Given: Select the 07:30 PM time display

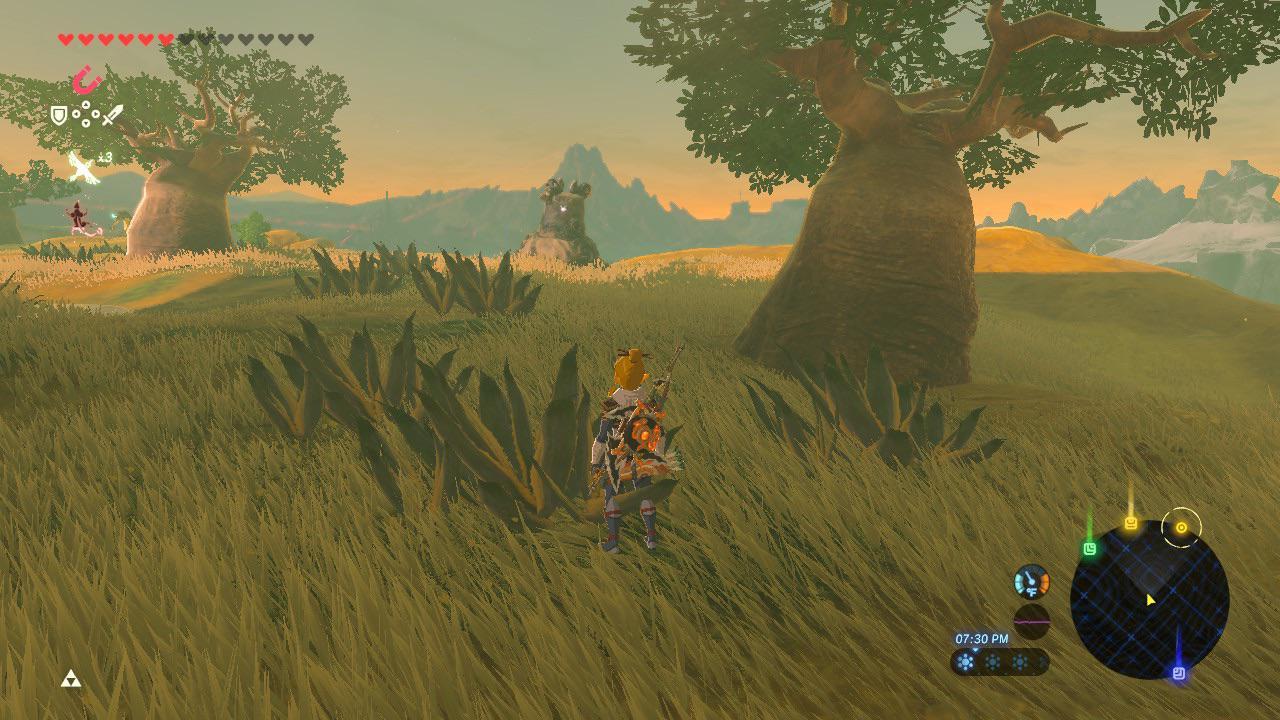Looking at the screenshot, I should 982,636.
